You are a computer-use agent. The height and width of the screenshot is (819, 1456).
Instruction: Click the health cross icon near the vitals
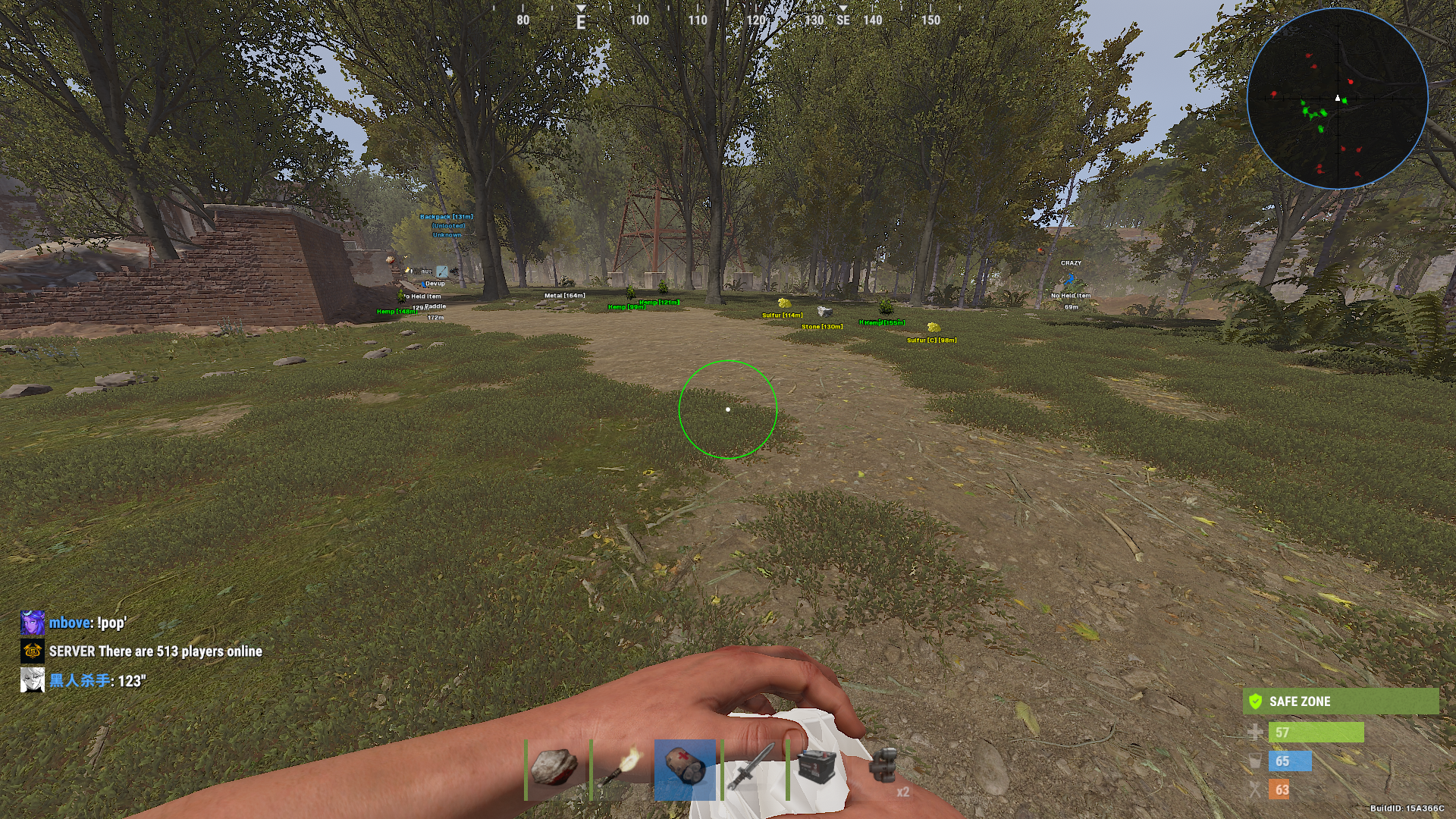pos(1256,733)
